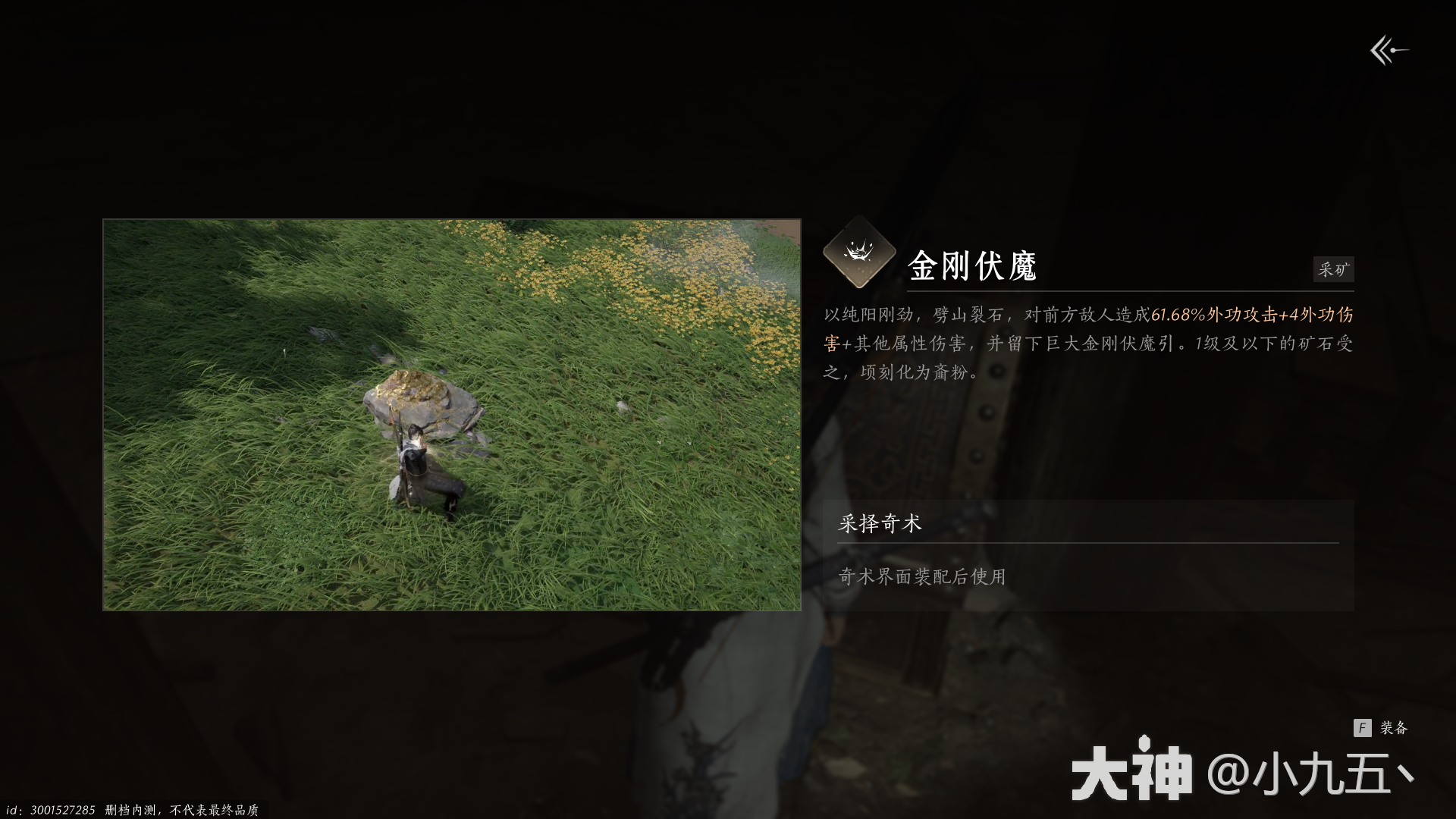Toggle the +4外功伤害 orange text

click(x=1319, y=315)
